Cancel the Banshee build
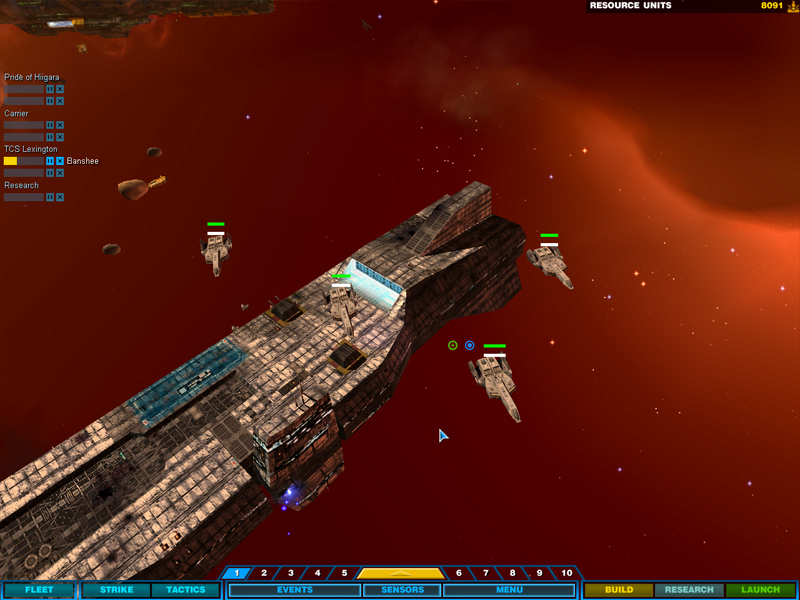This screenshot has width=800, height=600. pyautogui.click(x=60, y=161)
